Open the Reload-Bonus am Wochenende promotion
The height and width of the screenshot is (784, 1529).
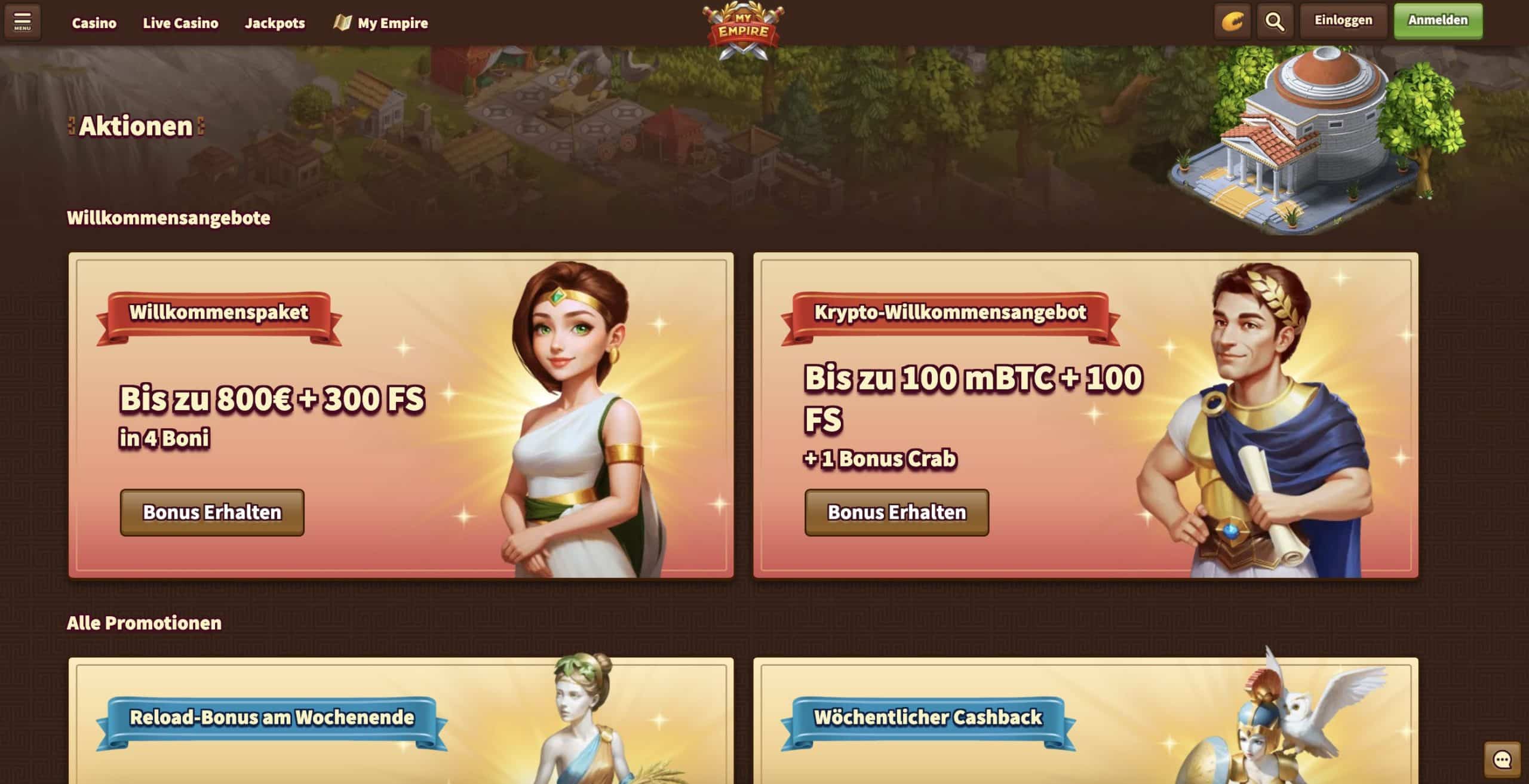[272, 717]
